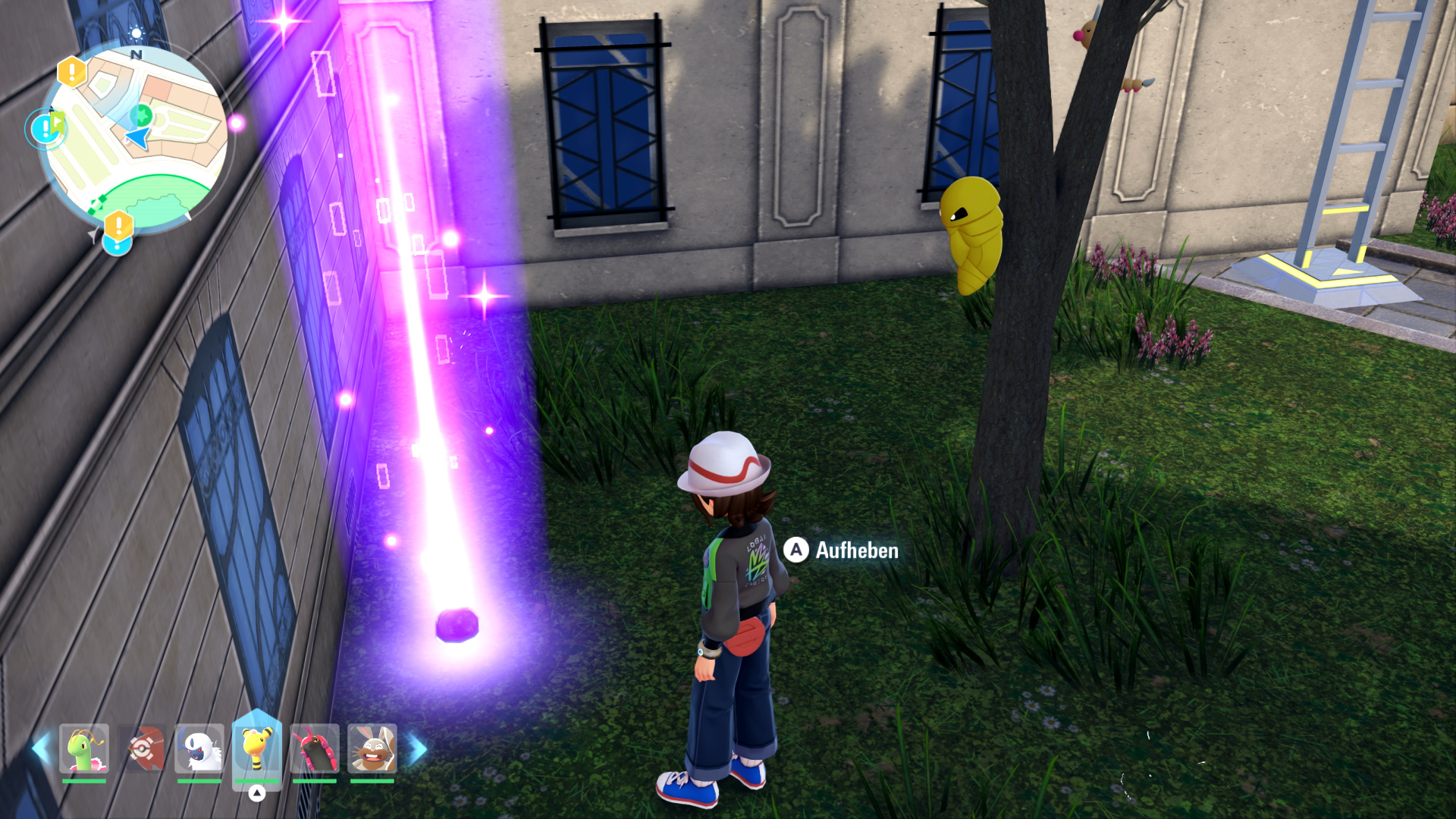Click the up-triangle badge under Ampharos
This screenshot has width=1456, height=819.
(x=257, y=793)
